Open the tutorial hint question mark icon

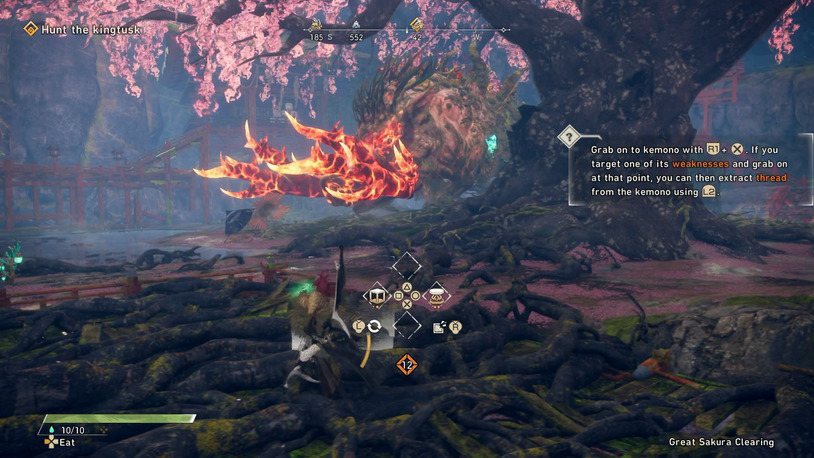coord(569,135)
